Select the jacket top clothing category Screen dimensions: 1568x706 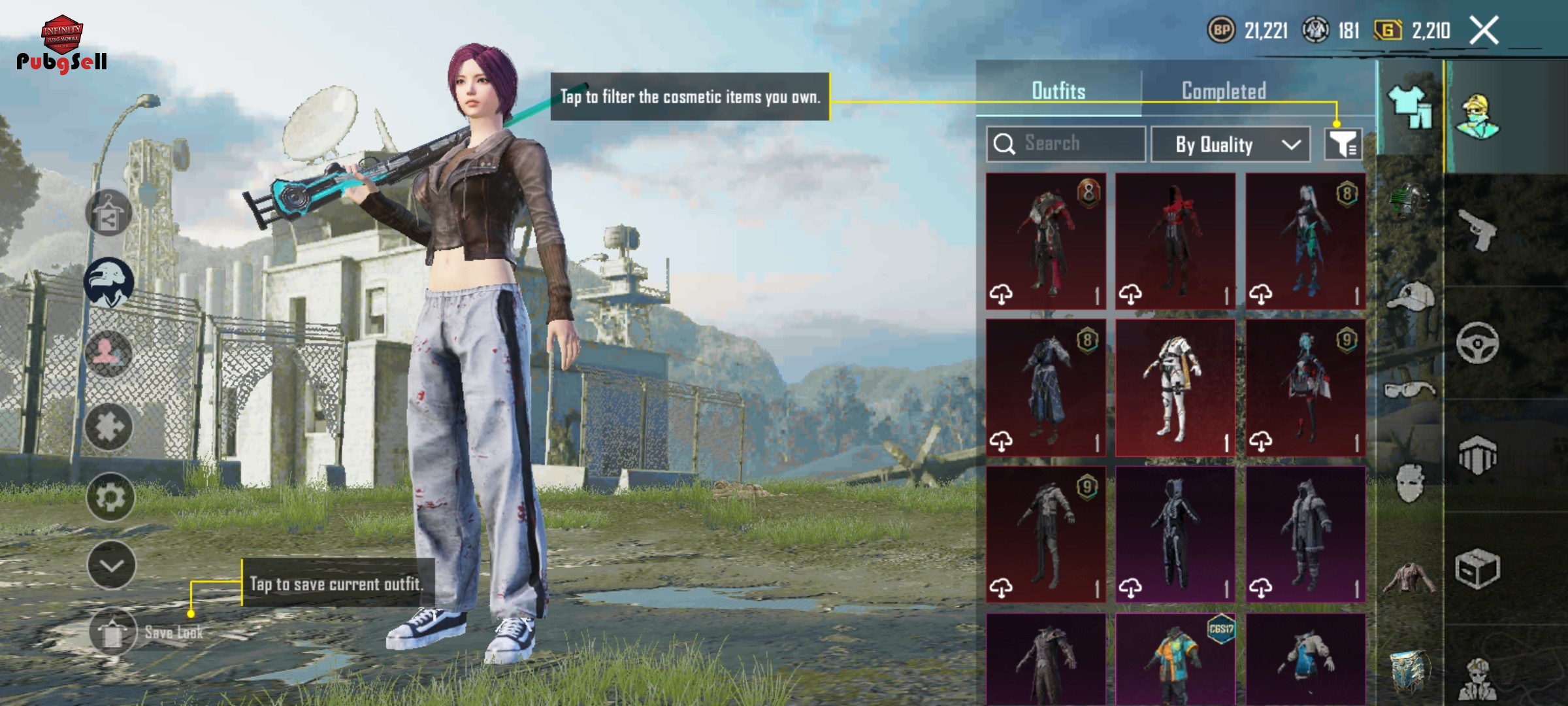tap(1409, 578)
